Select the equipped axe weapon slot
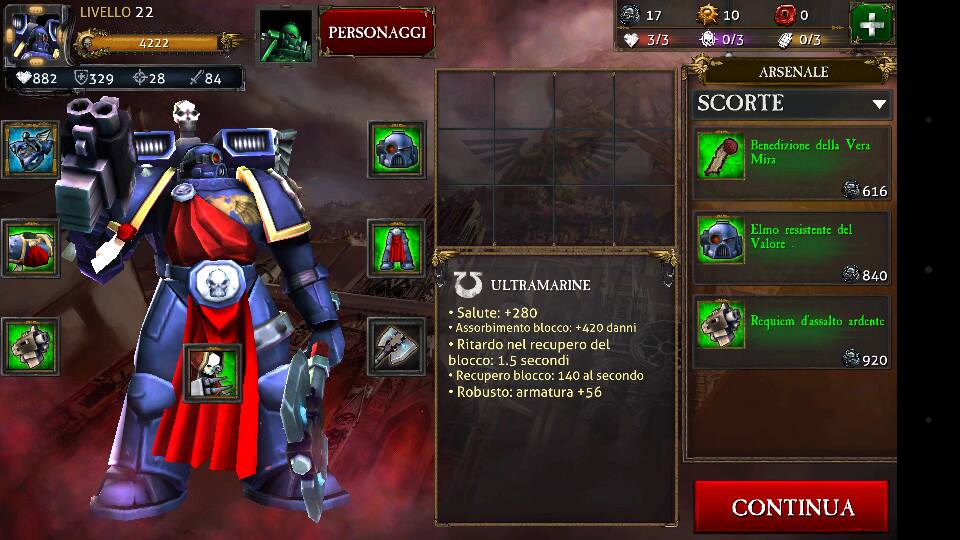 click(397, 346)
